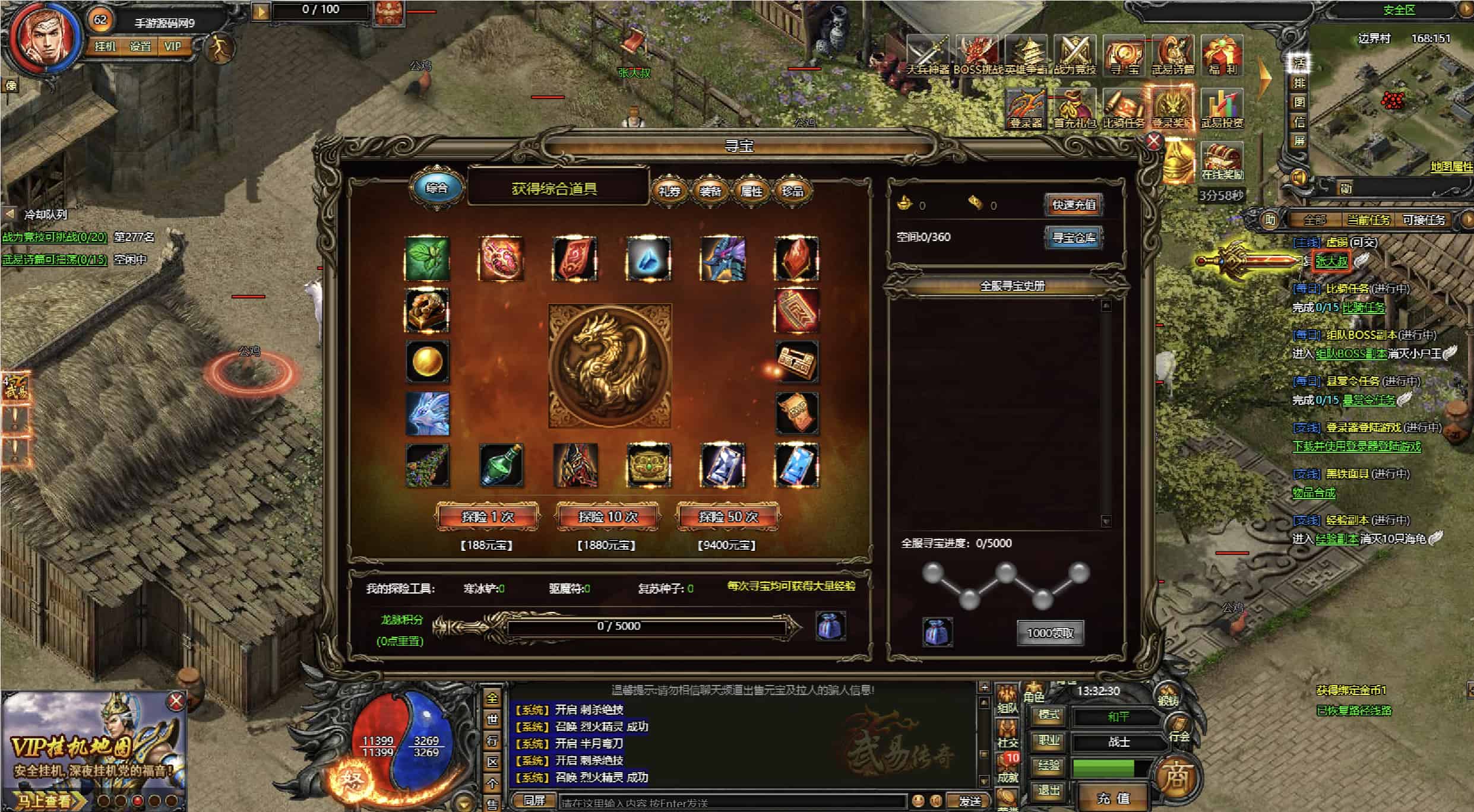Explore once with 探险 1 次

(x=488, y=516)
